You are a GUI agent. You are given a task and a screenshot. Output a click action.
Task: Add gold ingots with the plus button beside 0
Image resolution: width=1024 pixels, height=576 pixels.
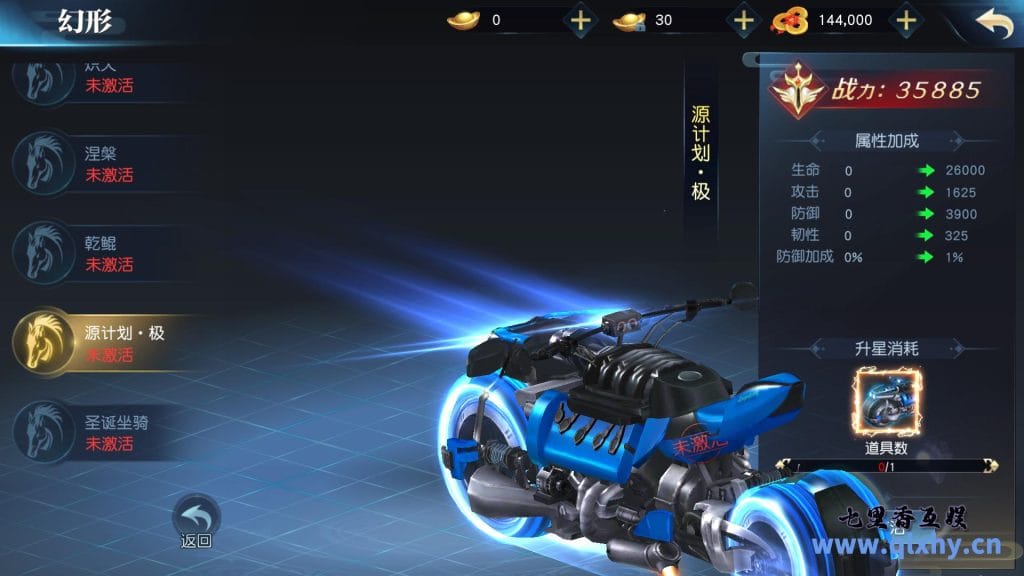(x=581, y=20)
